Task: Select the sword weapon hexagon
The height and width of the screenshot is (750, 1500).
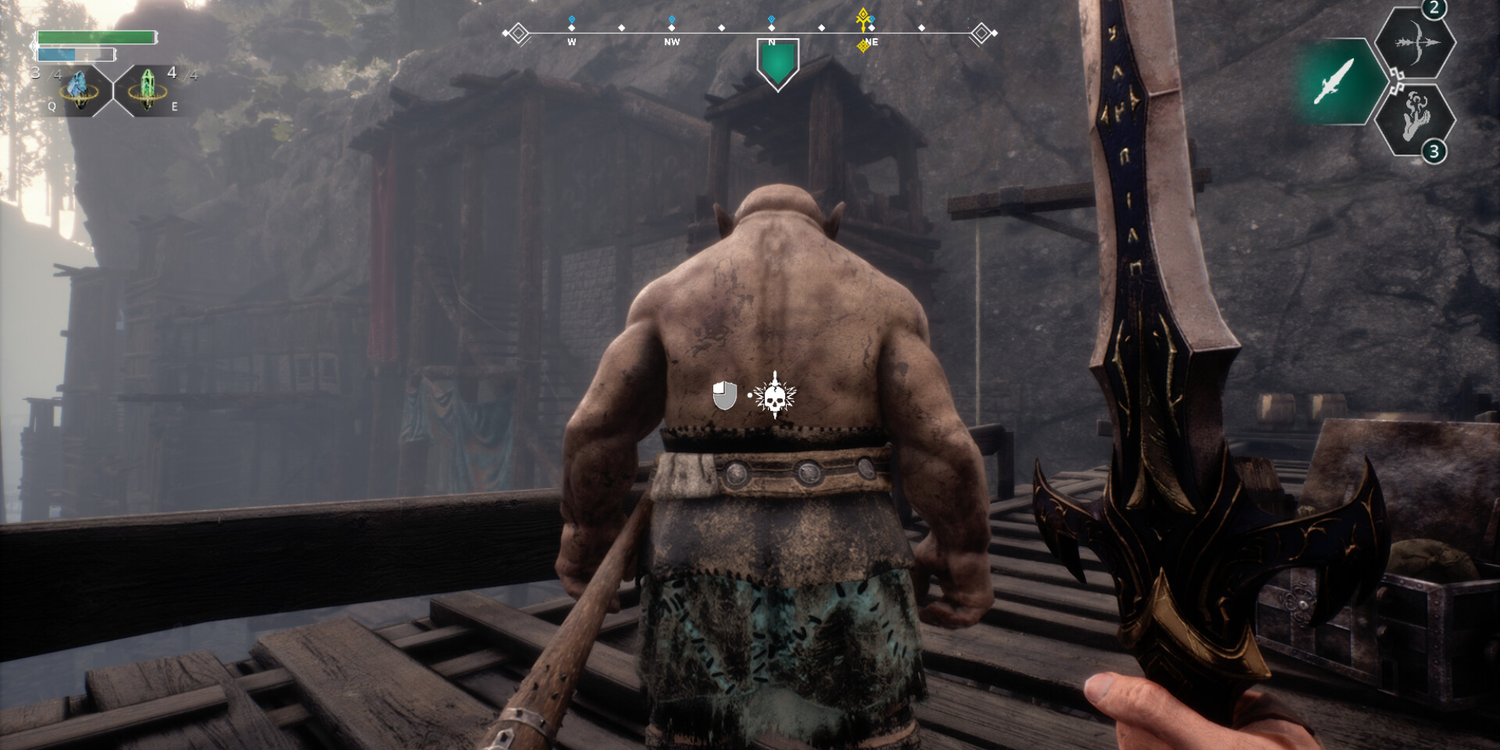Action: coord(1336,82)
